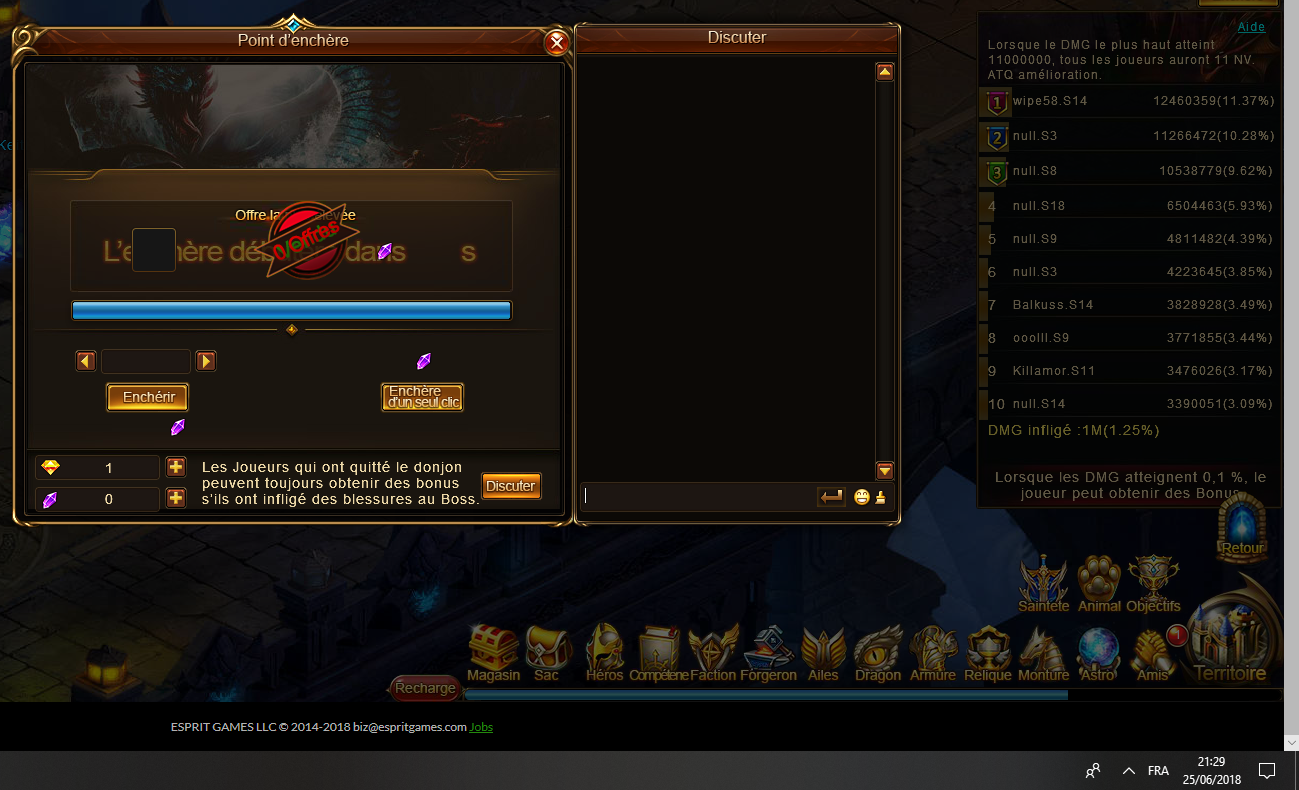Viewport: 1299px width, 790px height.
Task: Open the Sac inventory bag
Action: (x=547, y=653)
